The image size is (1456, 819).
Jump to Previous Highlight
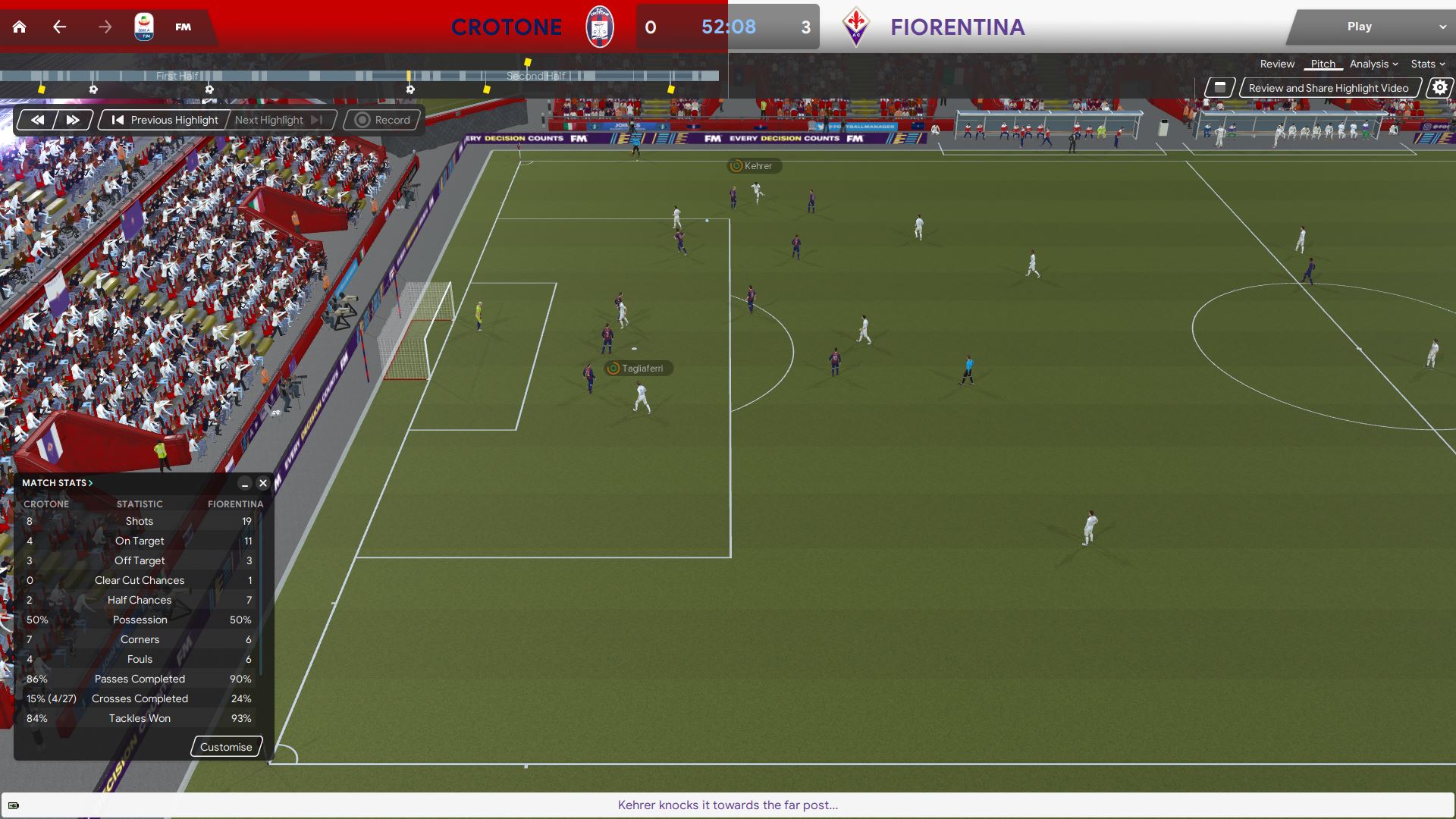click(x=165, y=120)
